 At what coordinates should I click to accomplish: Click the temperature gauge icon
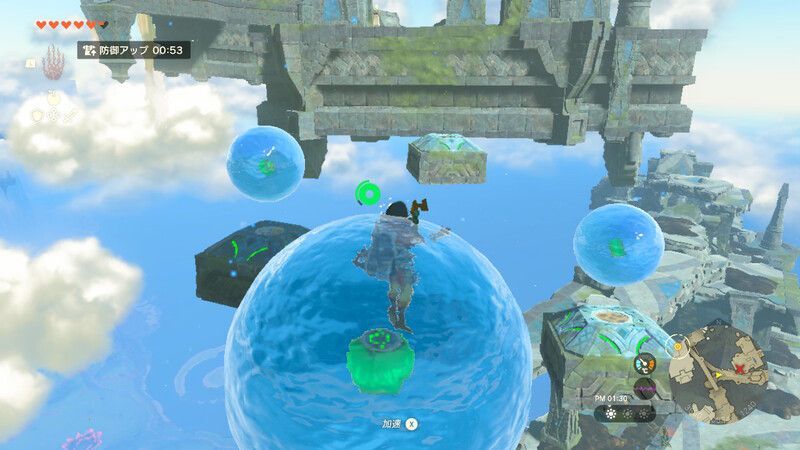click(645, 363)
